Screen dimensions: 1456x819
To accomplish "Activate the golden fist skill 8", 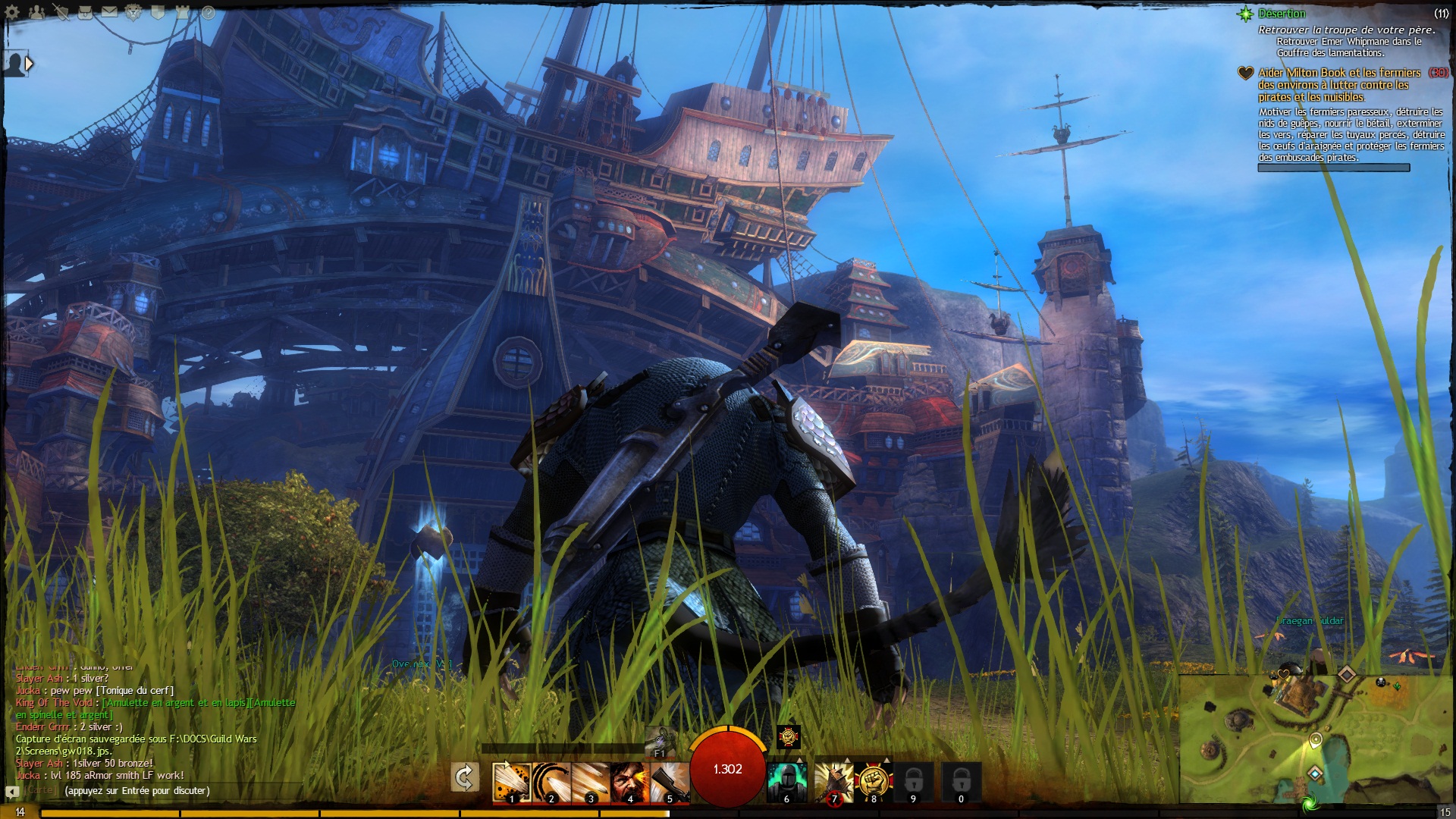I will point(874,782).
